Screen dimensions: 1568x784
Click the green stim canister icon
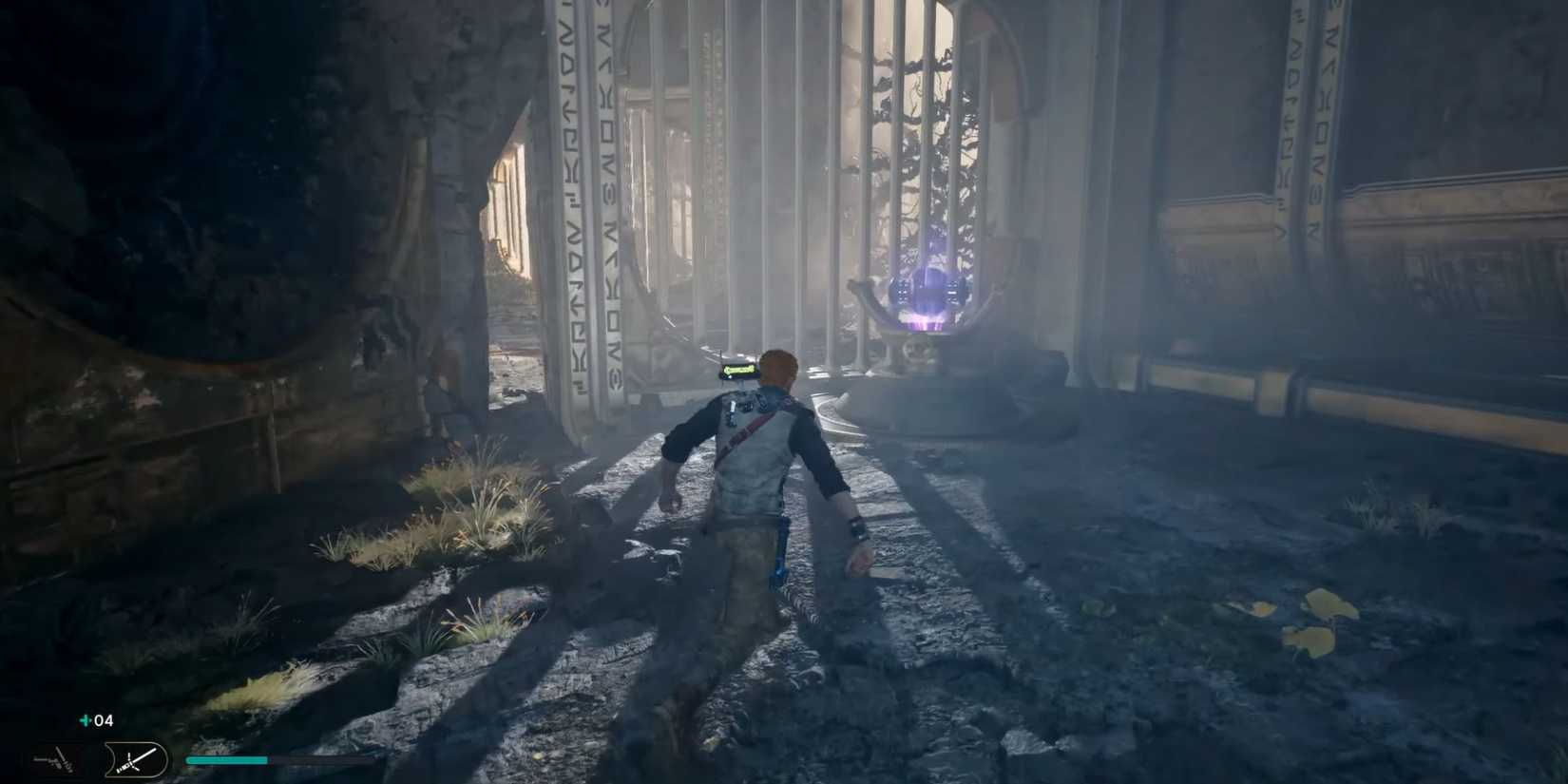tap(84, 720)
